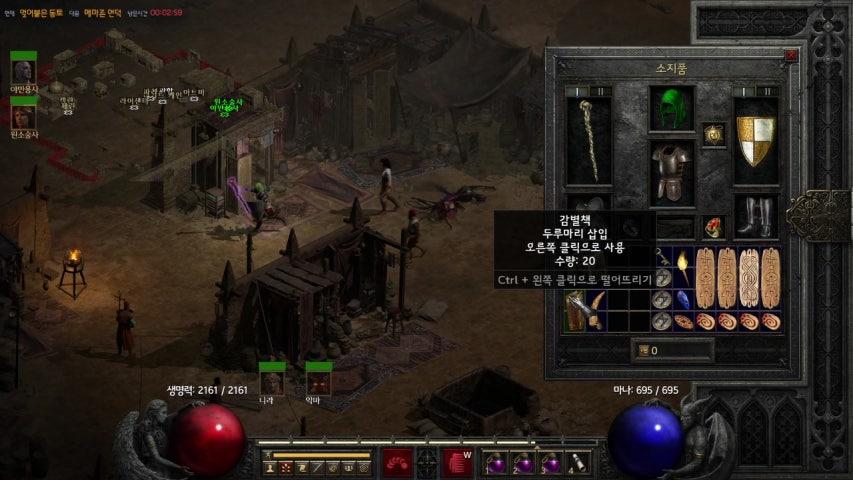
Task: Click the equipped body armor
Action: point(672,173)
